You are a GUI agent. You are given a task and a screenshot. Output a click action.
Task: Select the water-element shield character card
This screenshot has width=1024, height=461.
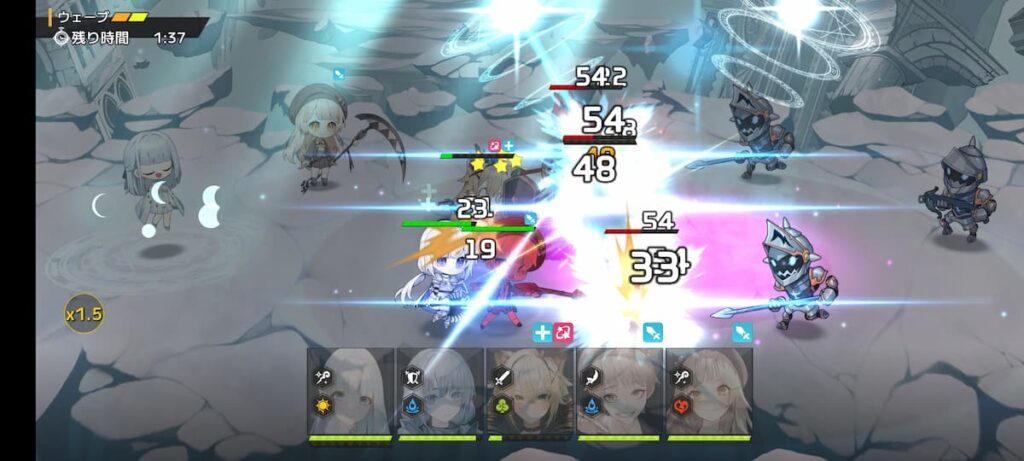coord(440,392)
